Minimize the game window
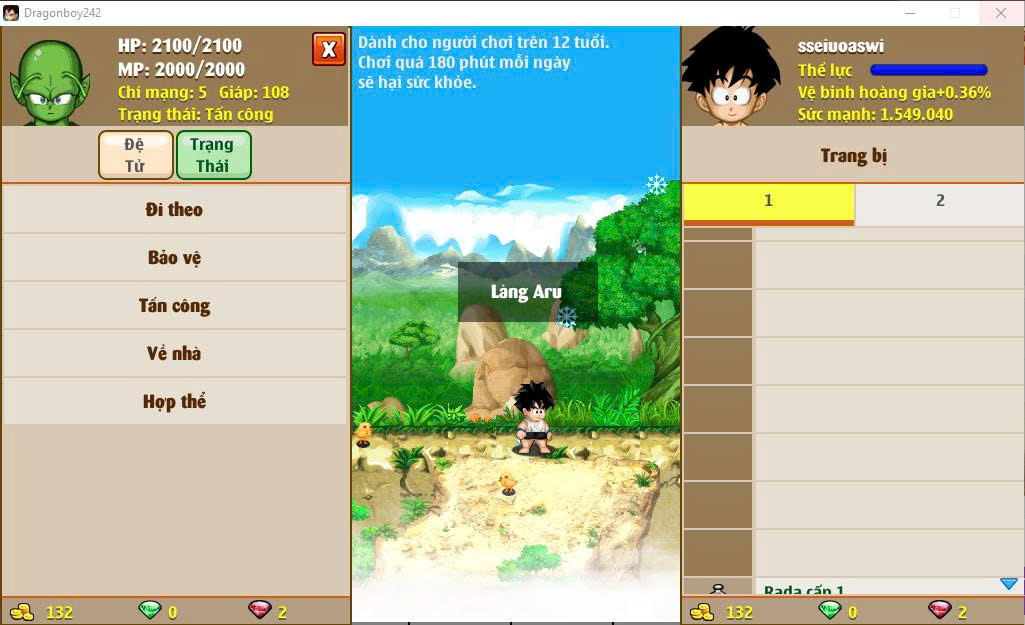Image resolution: width=1025 pixels, height=625 pixels. [x=910, y=13]
